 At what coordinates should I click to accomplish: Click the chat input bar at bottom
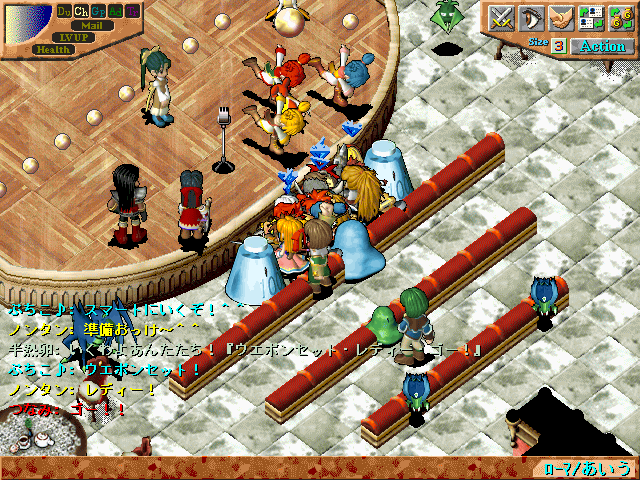270,468
